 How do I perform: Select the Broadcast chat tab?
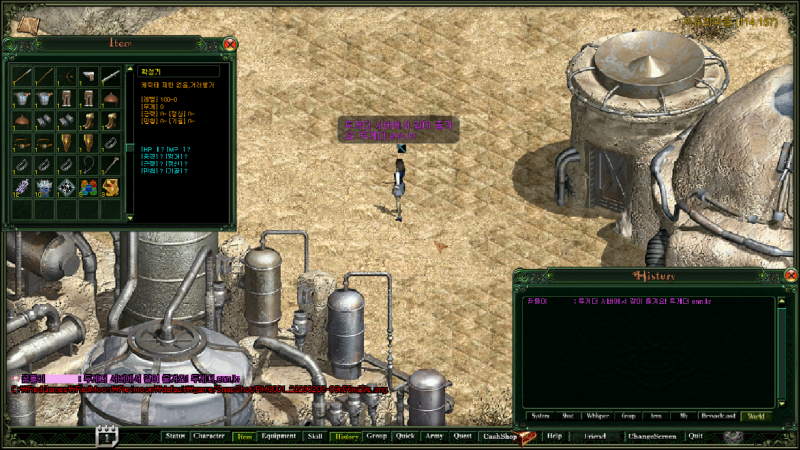pos(717,415)
